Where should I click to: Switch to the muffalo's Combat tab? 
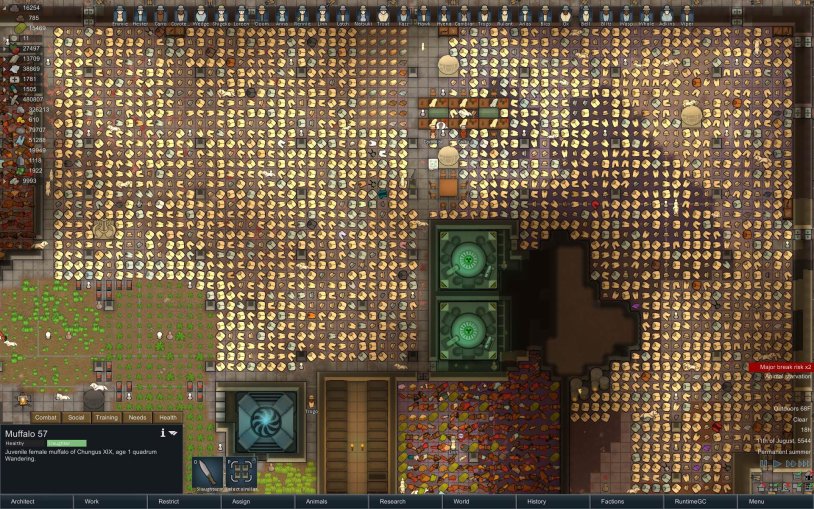[x=46, y=417]
